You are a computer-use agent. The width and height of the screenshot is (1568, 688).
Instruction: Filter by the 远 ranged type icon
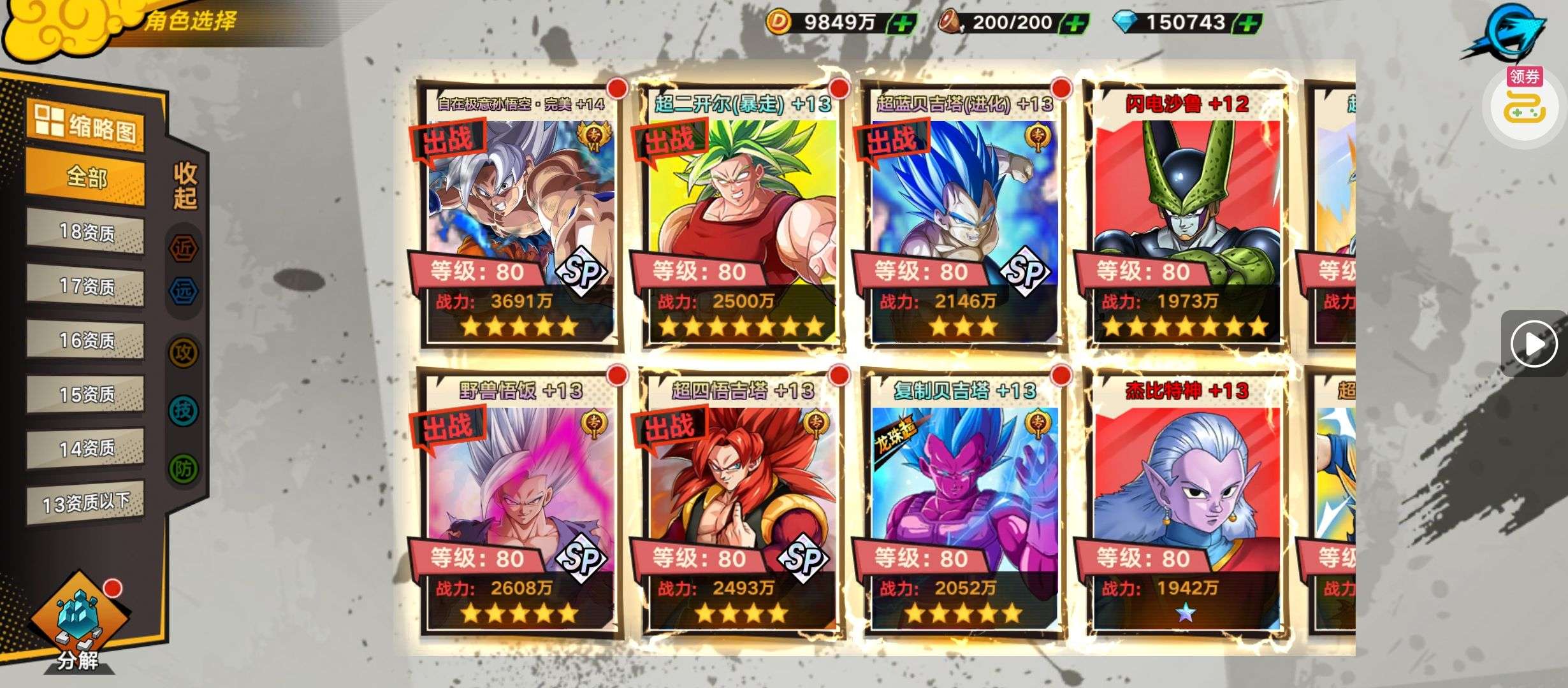(x=184, y=292)
